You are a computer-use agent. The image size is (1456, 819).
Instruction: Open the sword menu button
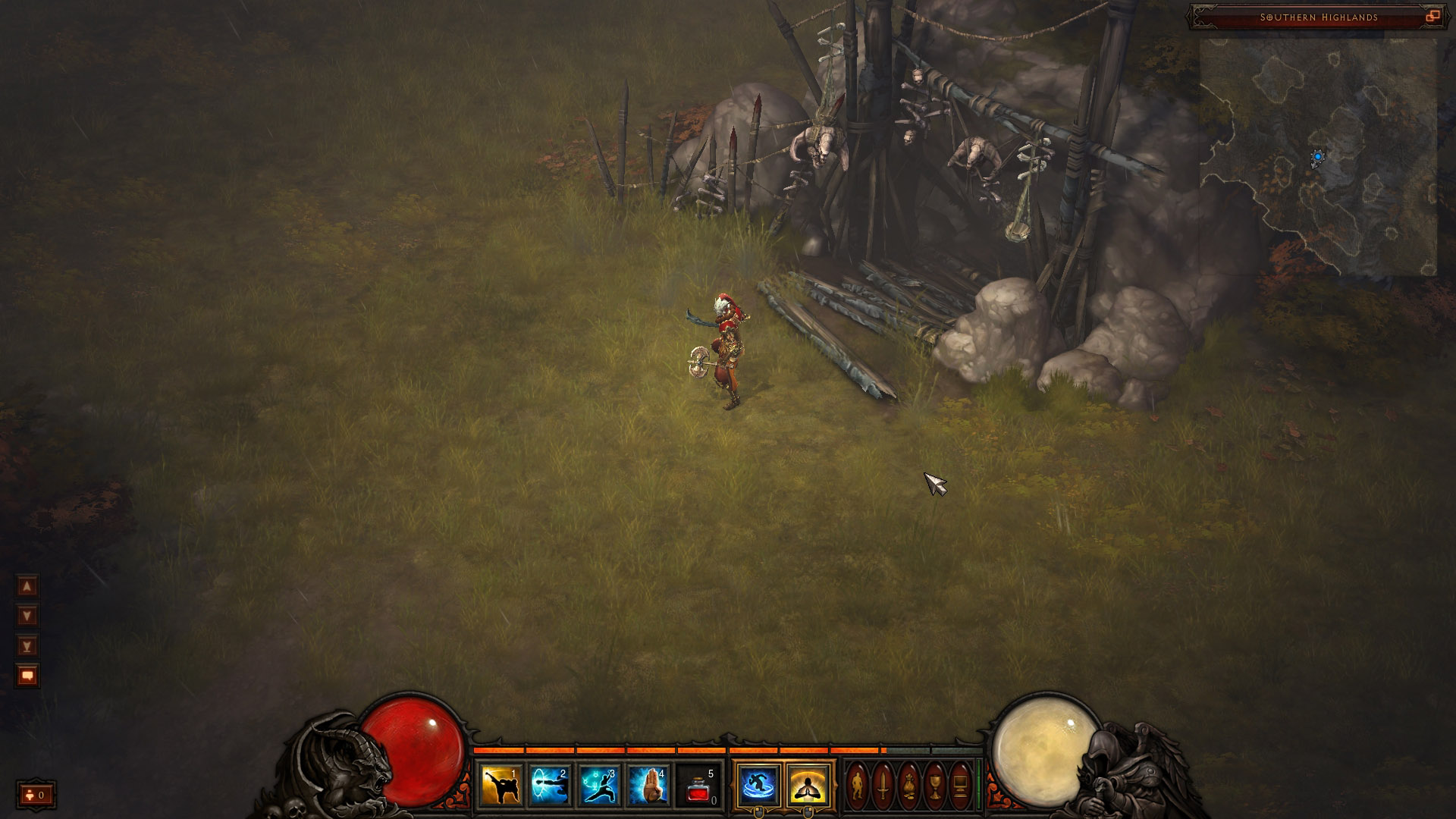(x=883, y=785)
